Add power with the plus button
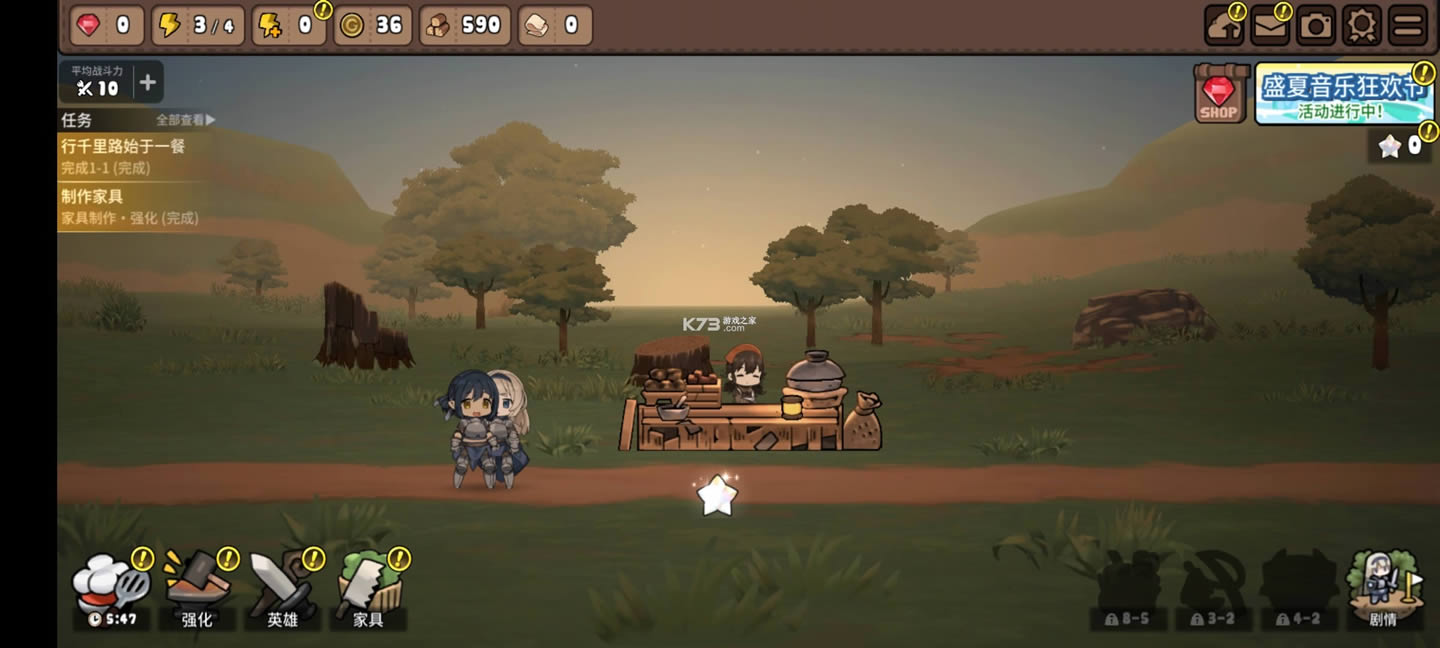This screenshot has height=648, width=1440. point(147,83)
